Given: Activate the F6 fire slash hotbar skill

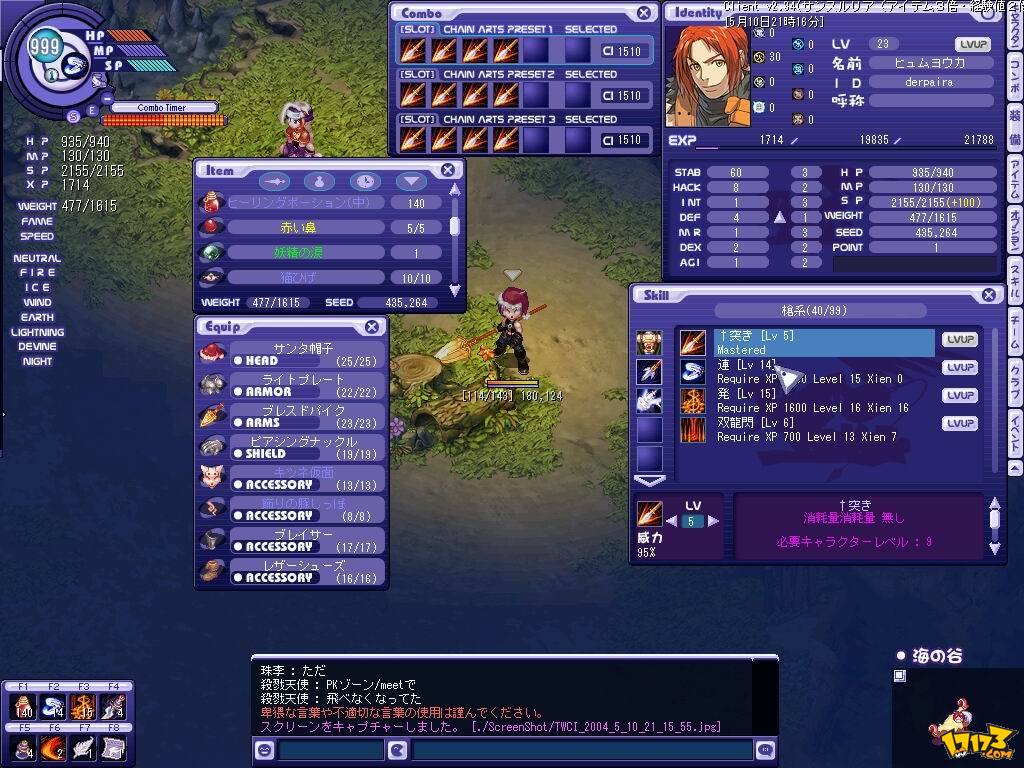Looking at the screenshot, I should click(x=53, y=746).
